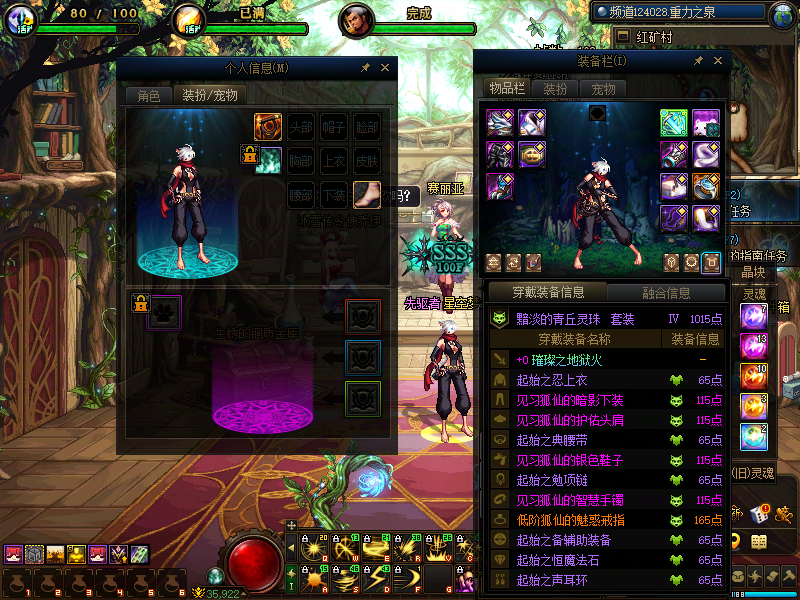
Task: Click the green glowing weapon slot
Action: (674, 123)
